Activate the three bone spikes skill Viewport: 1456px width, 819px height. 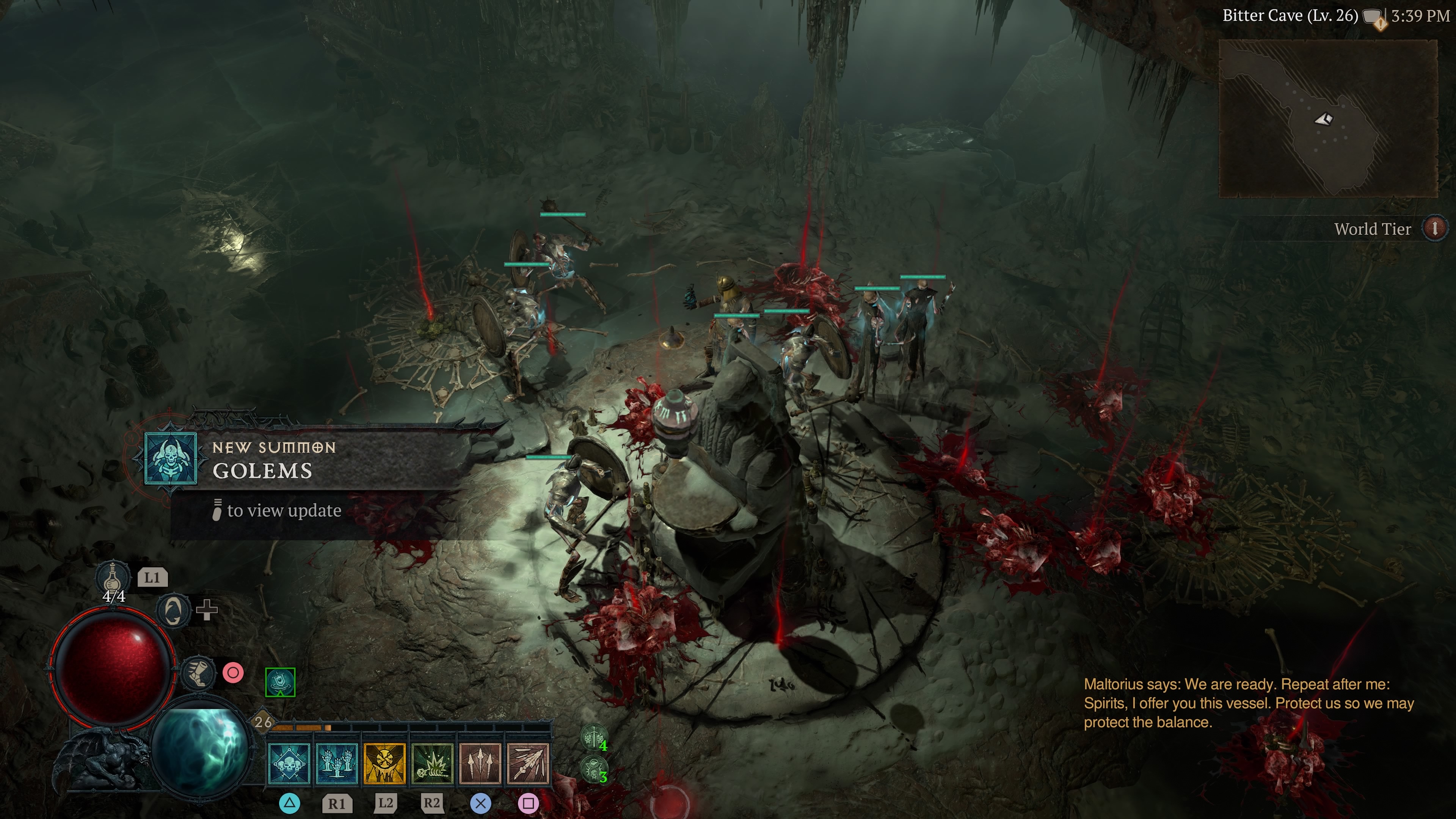tap(480, 764)
